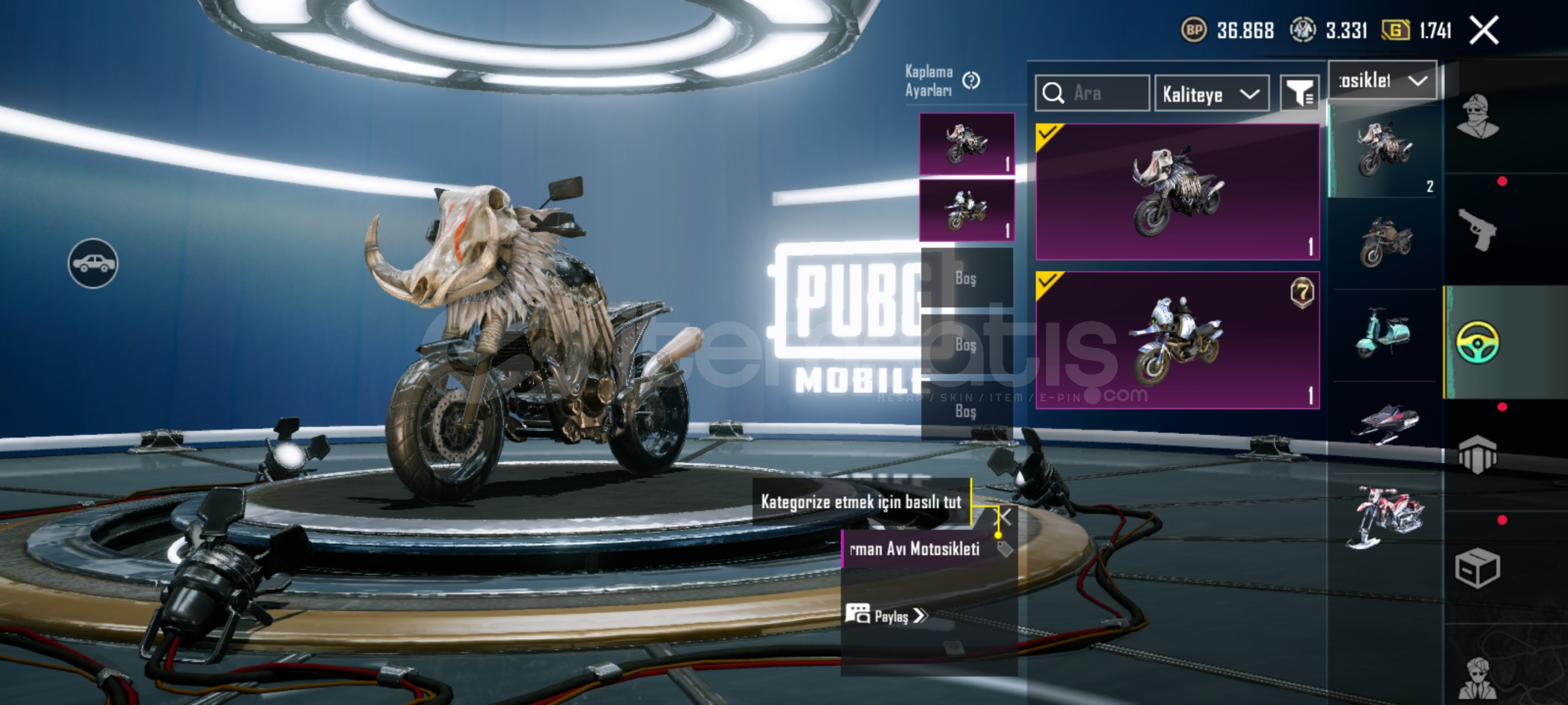Open the motosiklet vehicle type dropdown
The height and width of the screenshot is (705, 1568).
1383,81
